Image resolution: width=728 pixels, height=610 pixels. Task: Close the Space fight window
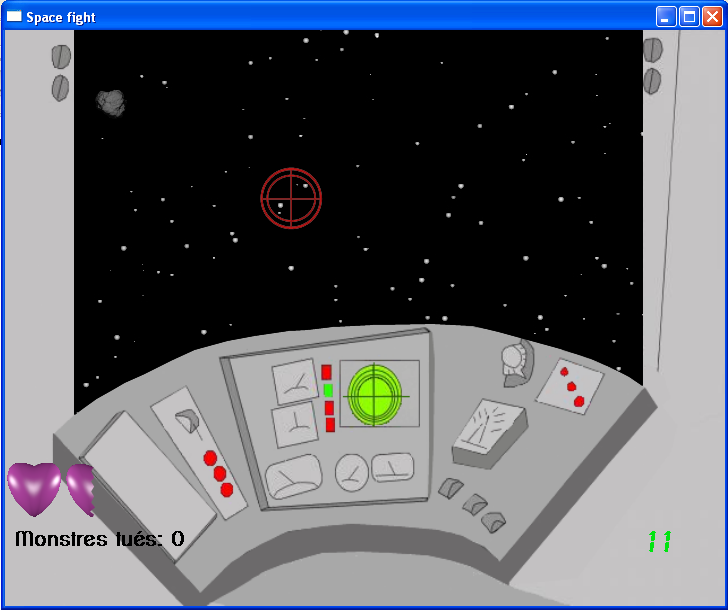coord(712,16)
